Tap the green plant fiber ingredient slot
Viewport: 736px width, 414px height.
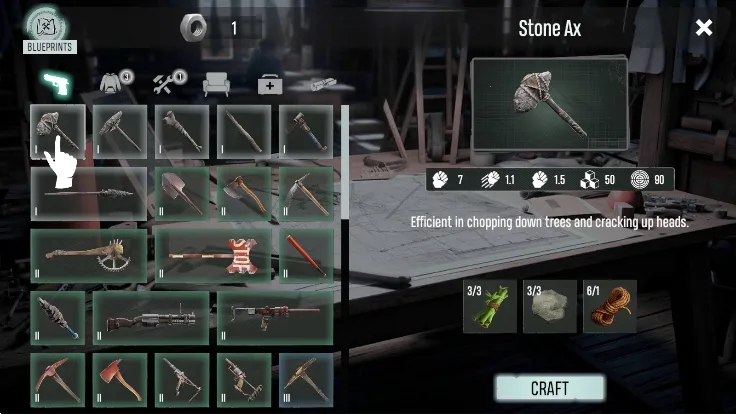(490, 306)
